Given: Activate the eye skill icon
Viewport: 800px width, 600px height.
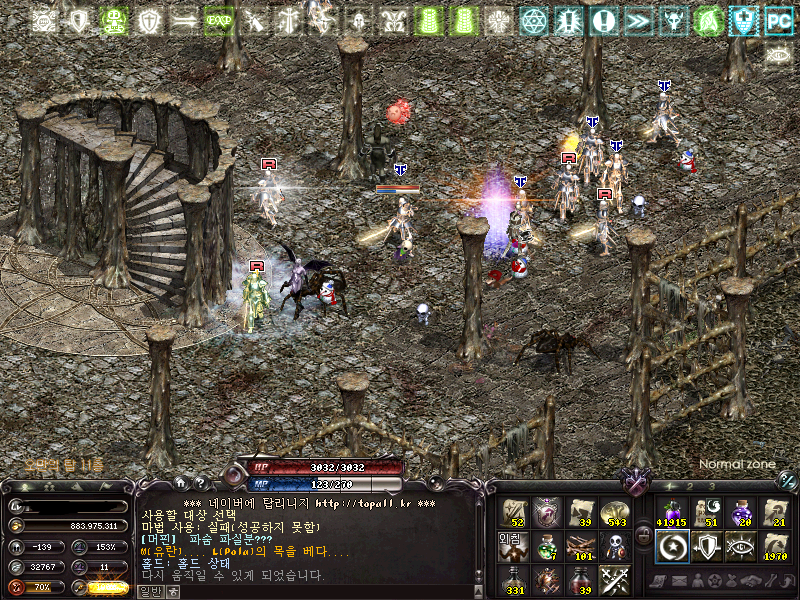Looking at the screenshot, I should click(x=740, y=546).
